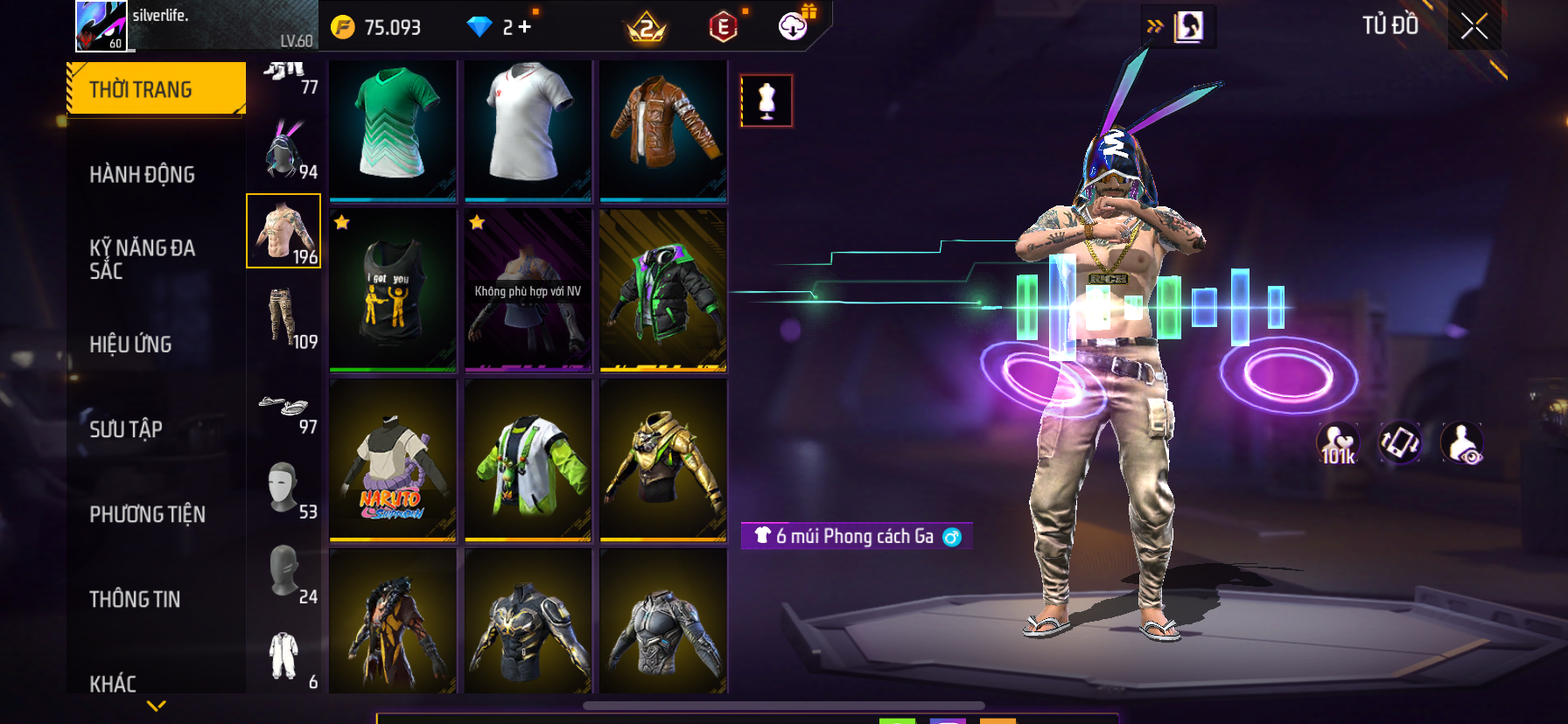Viewport: 1568px width, 724px height.
Task: Click the mannequin preview icon
Action: point(766,101)
